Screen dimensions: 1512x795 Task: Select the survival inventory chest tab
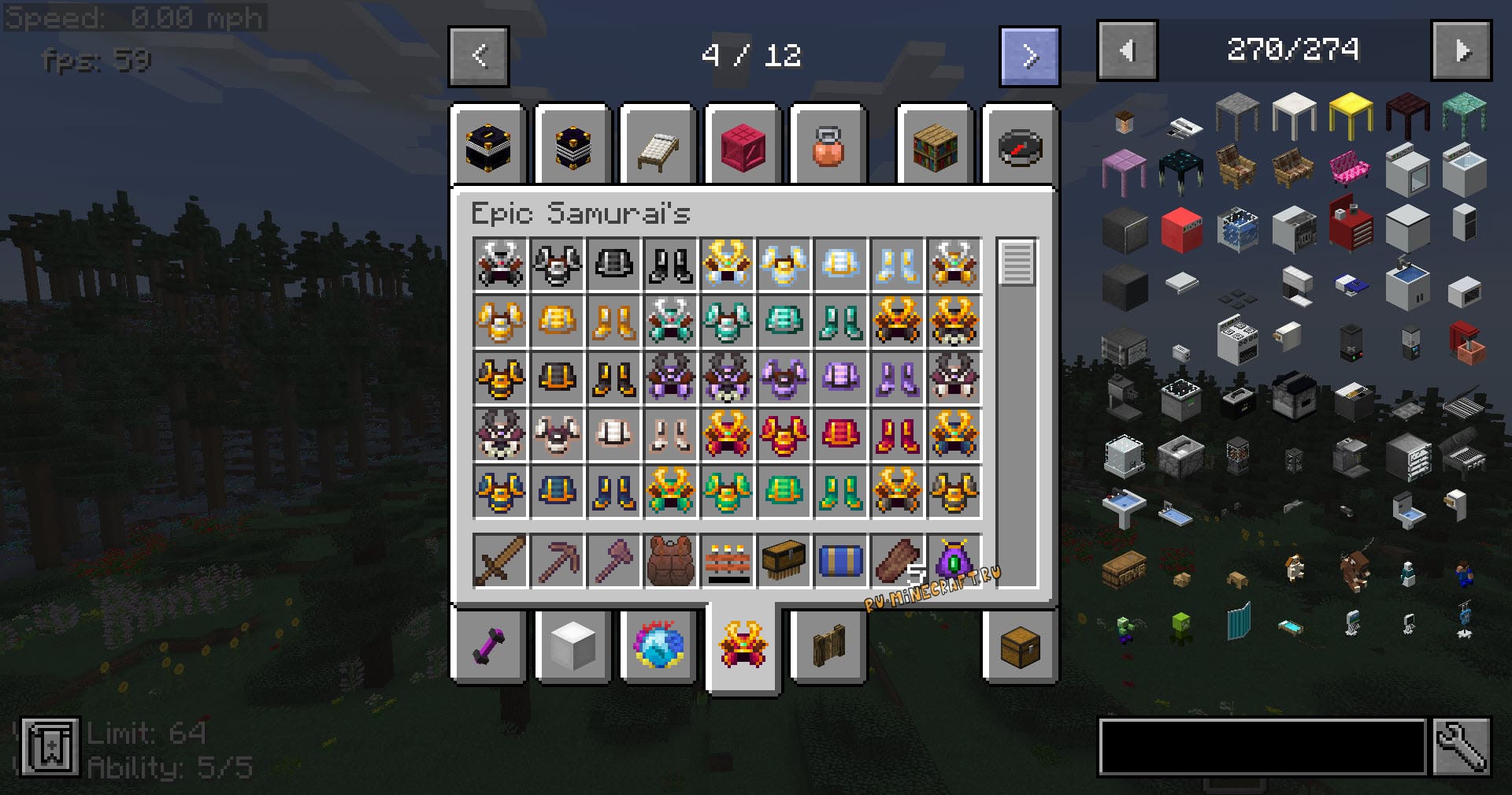coord(1019,647)
